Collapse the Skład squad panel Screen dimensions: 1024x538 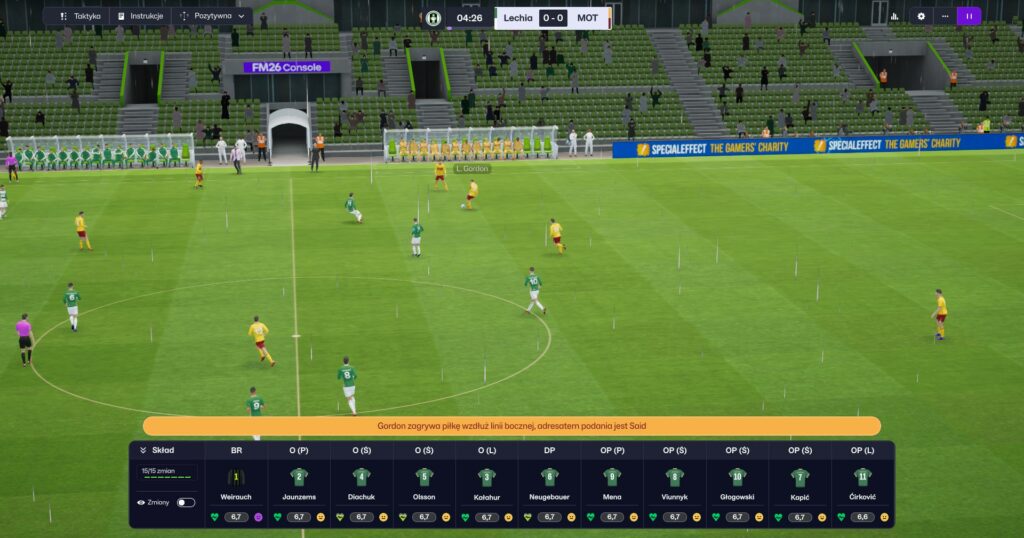tap(144, 450)
